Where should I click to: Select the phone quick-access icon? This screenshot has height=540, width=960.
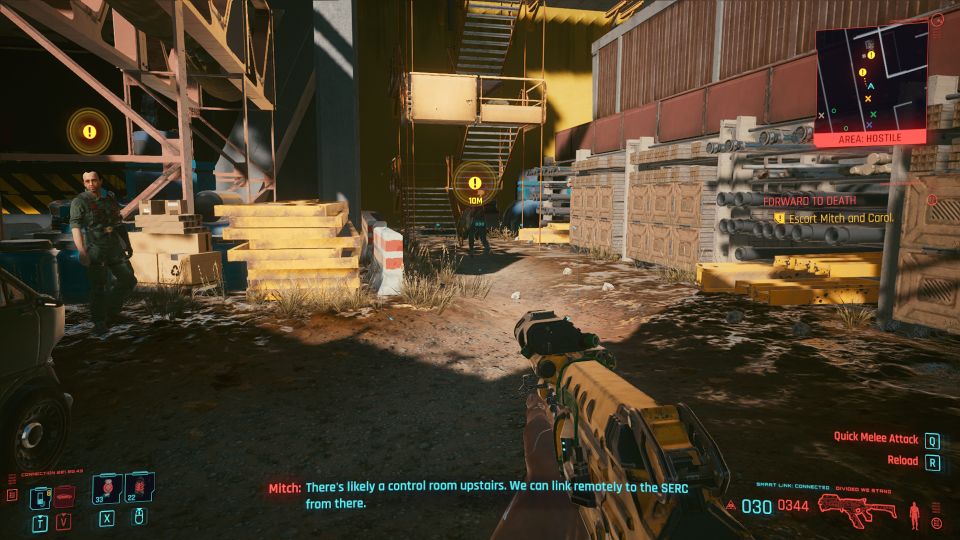click(41, 495)
